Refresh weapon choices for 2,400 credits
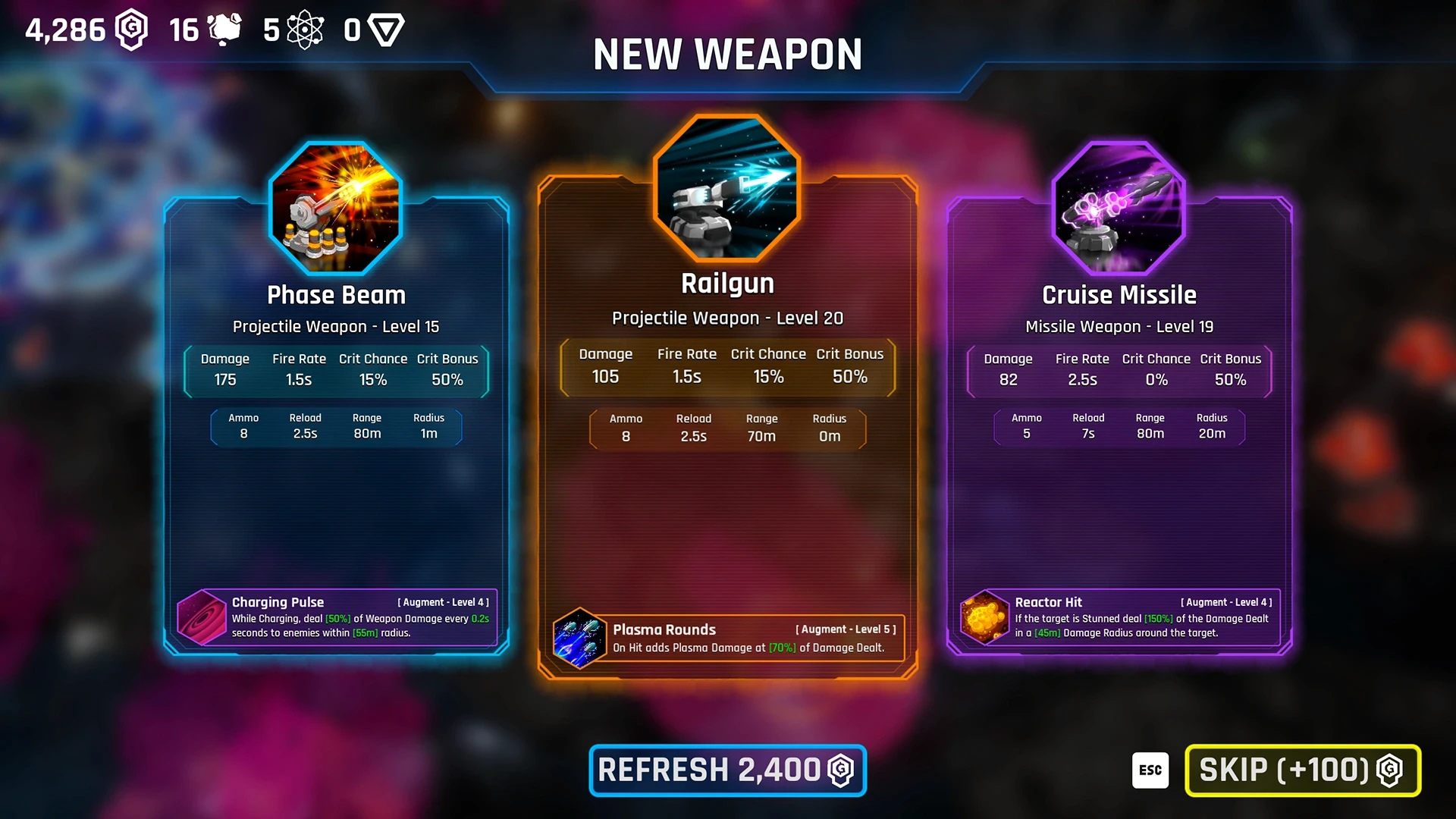This screenshot has width=1456, height=819. point(727,770)
